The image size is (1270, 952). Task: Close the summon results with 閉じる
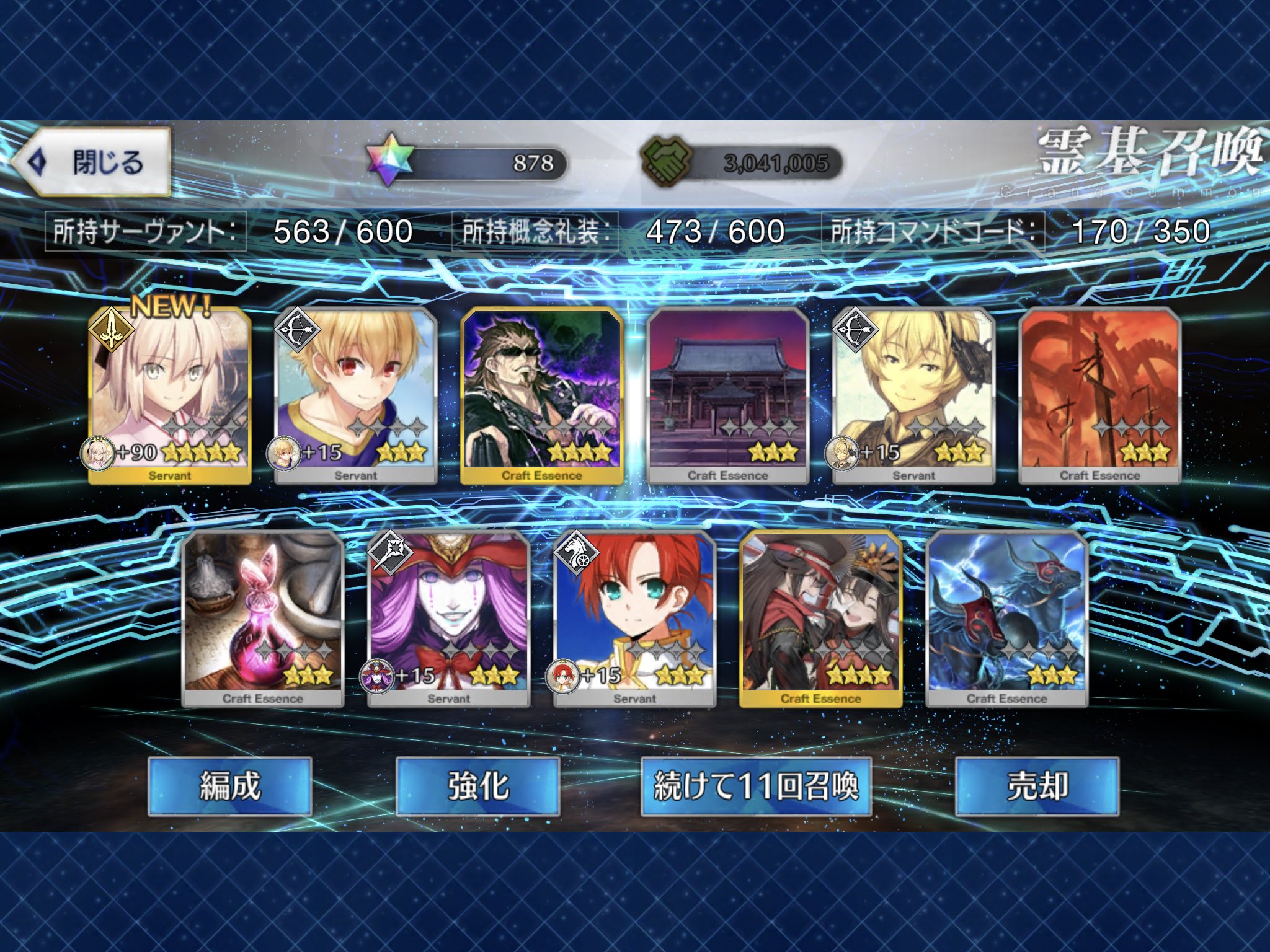point(92,162)
